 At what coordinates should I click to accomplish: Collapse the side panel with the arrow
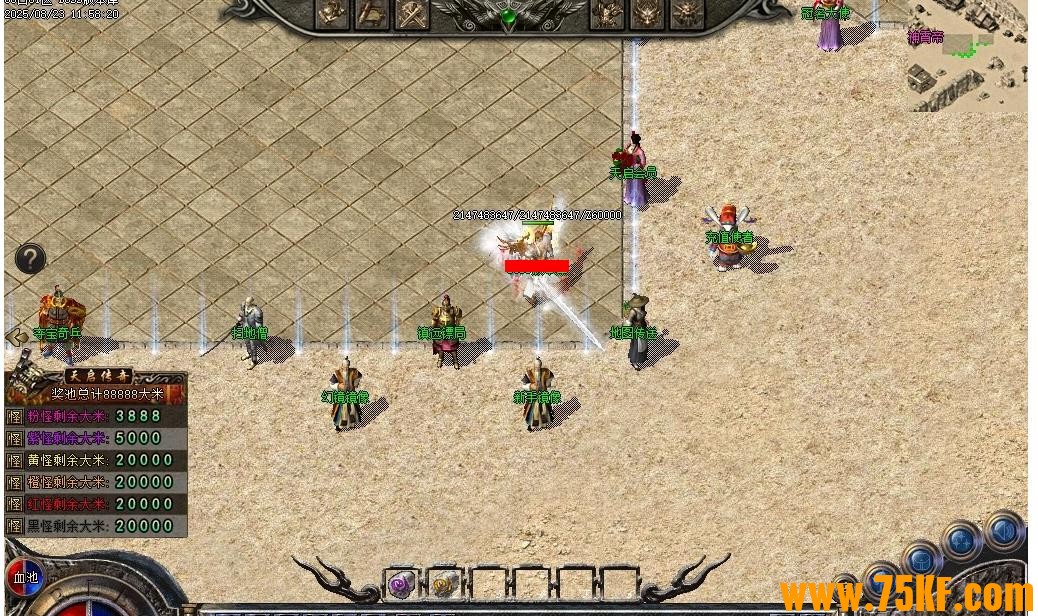click(x=15, y=338)
